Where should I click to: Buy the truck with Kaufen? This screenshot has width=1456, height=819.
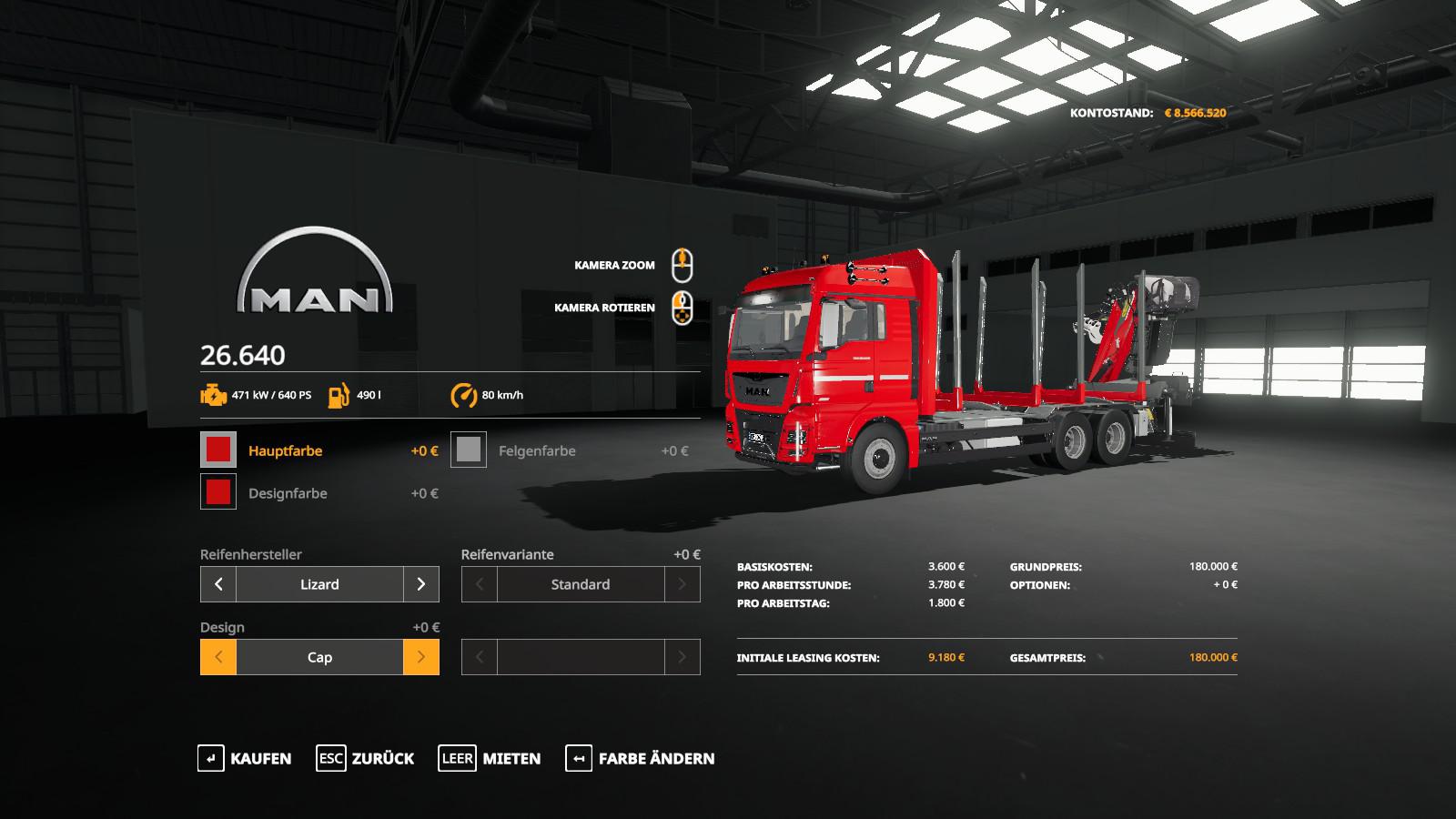point(245,758)
